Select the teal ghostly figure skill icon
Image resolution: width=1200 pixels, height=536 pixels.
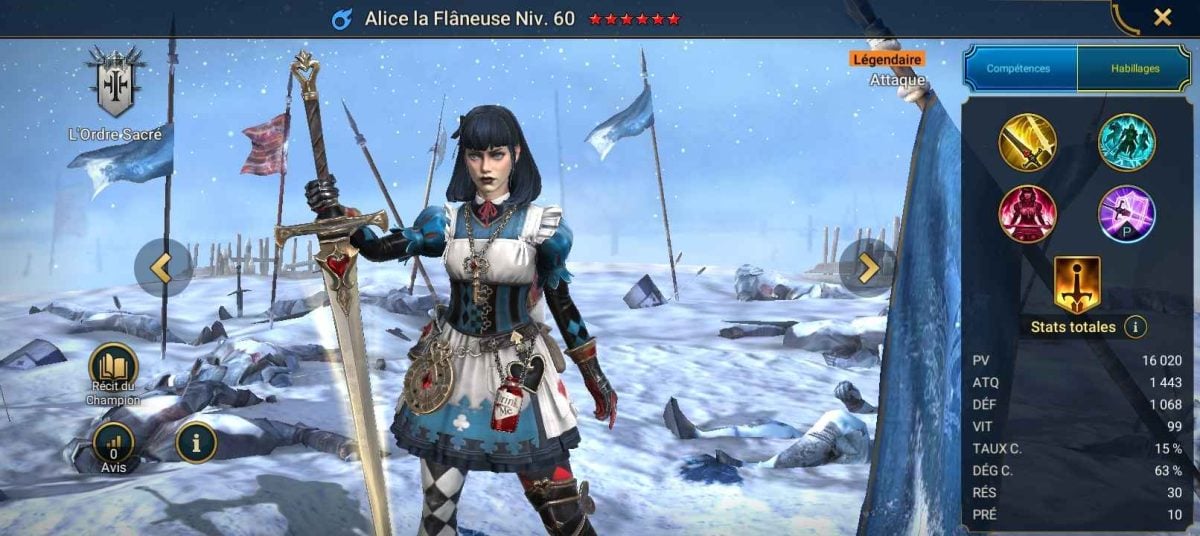1127,143
